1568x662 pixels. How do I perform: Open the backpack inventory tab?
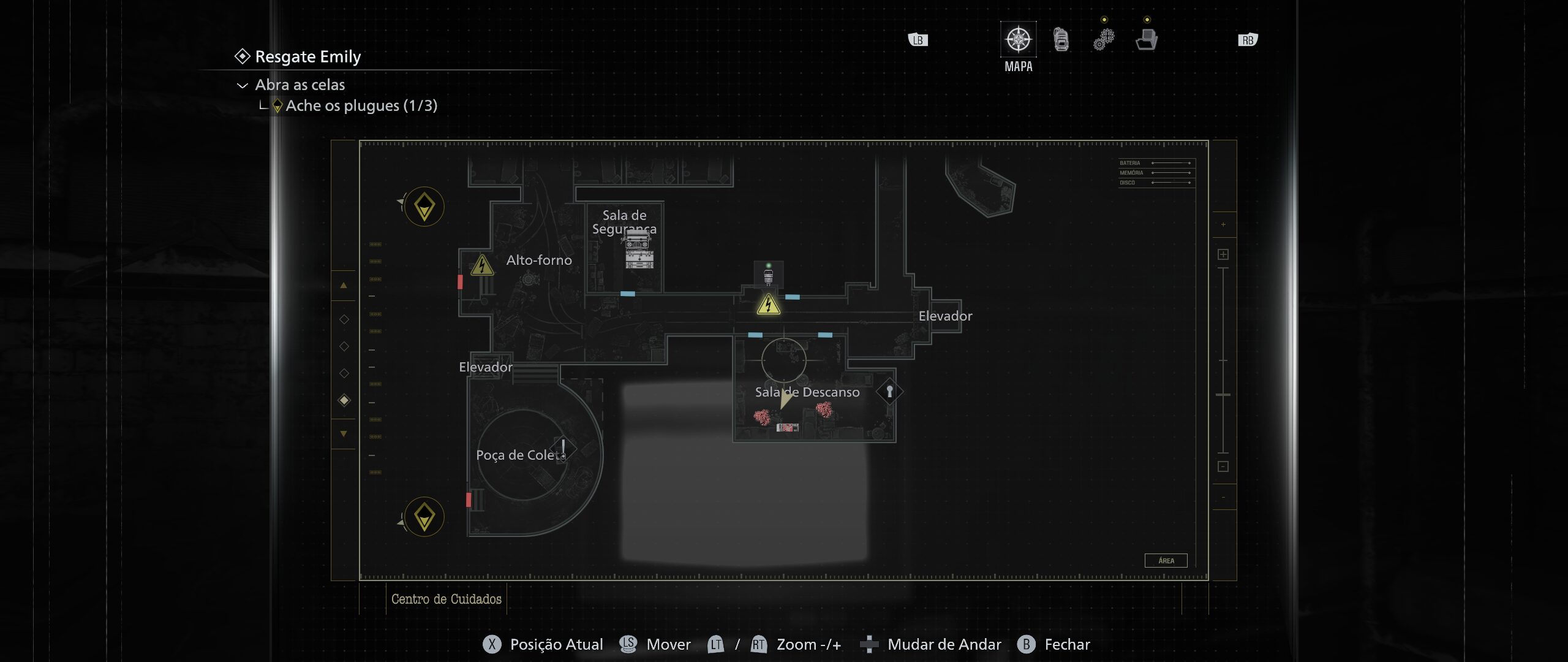[1061, 40]
